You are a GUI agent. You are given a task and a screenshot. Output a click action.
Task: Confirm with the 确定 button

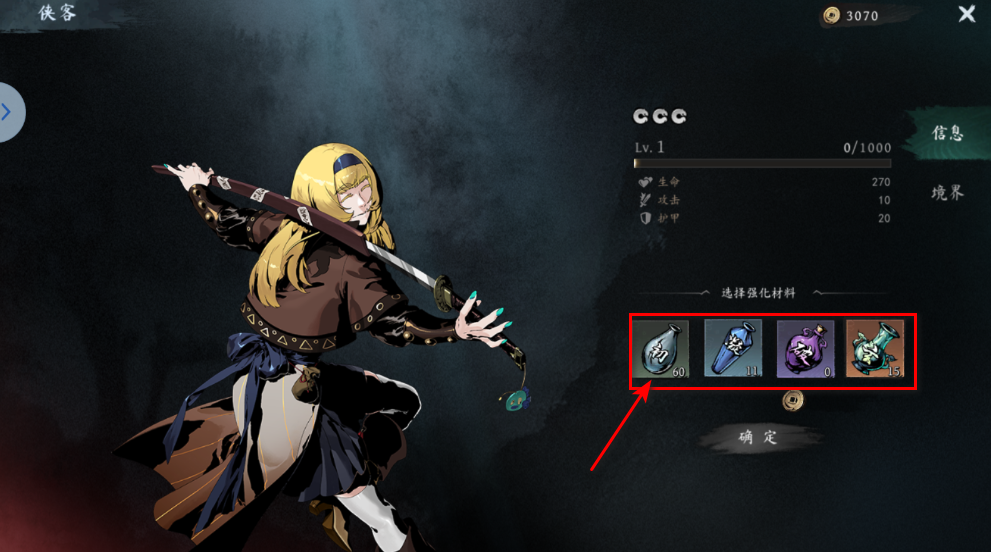click(758, 437)
